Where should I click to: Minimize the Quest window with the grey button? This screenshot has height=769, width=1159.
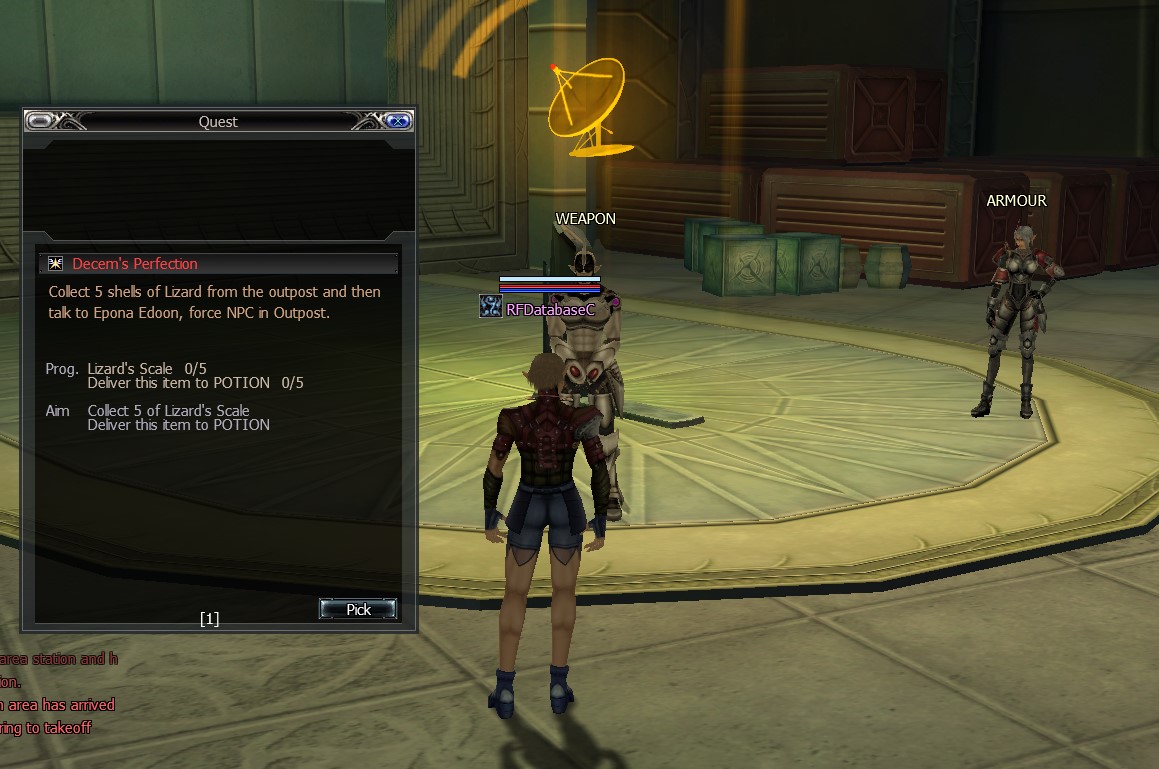(40, 121)
